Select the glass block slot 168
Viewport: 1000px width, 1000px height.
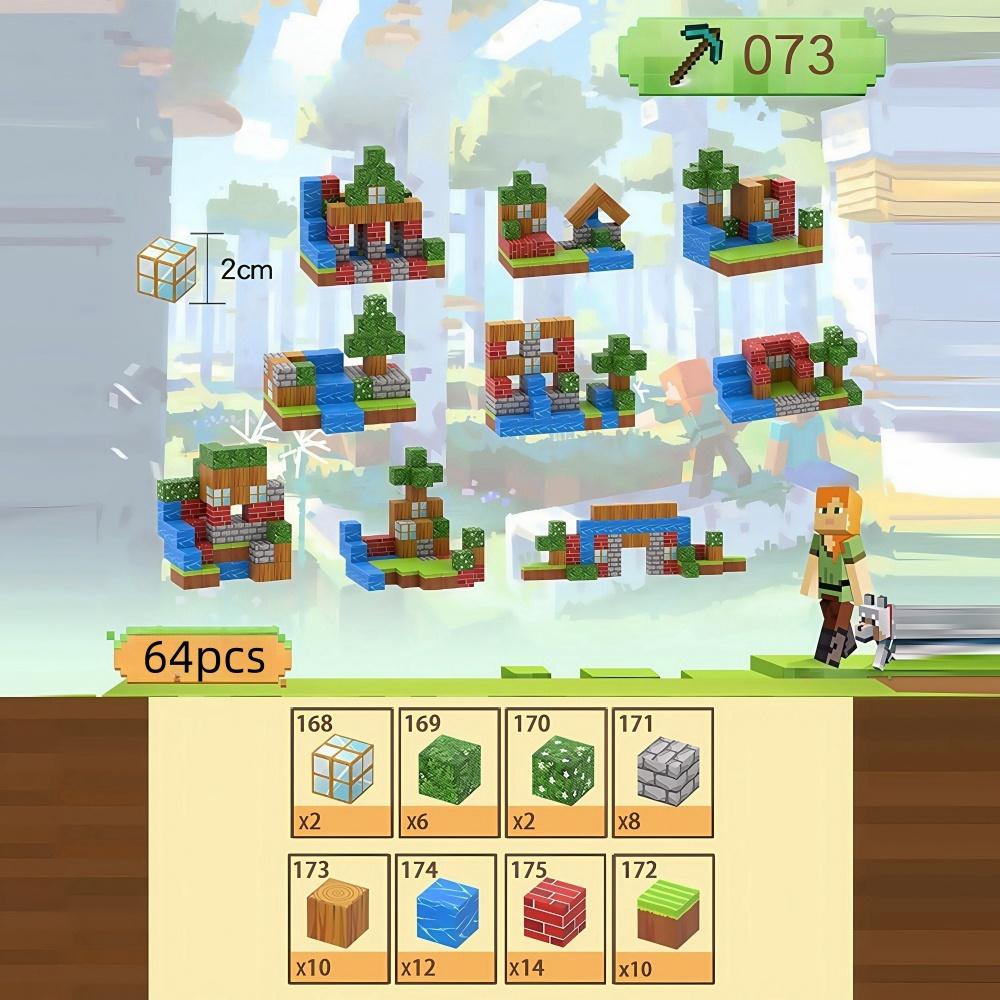[341, 772]
